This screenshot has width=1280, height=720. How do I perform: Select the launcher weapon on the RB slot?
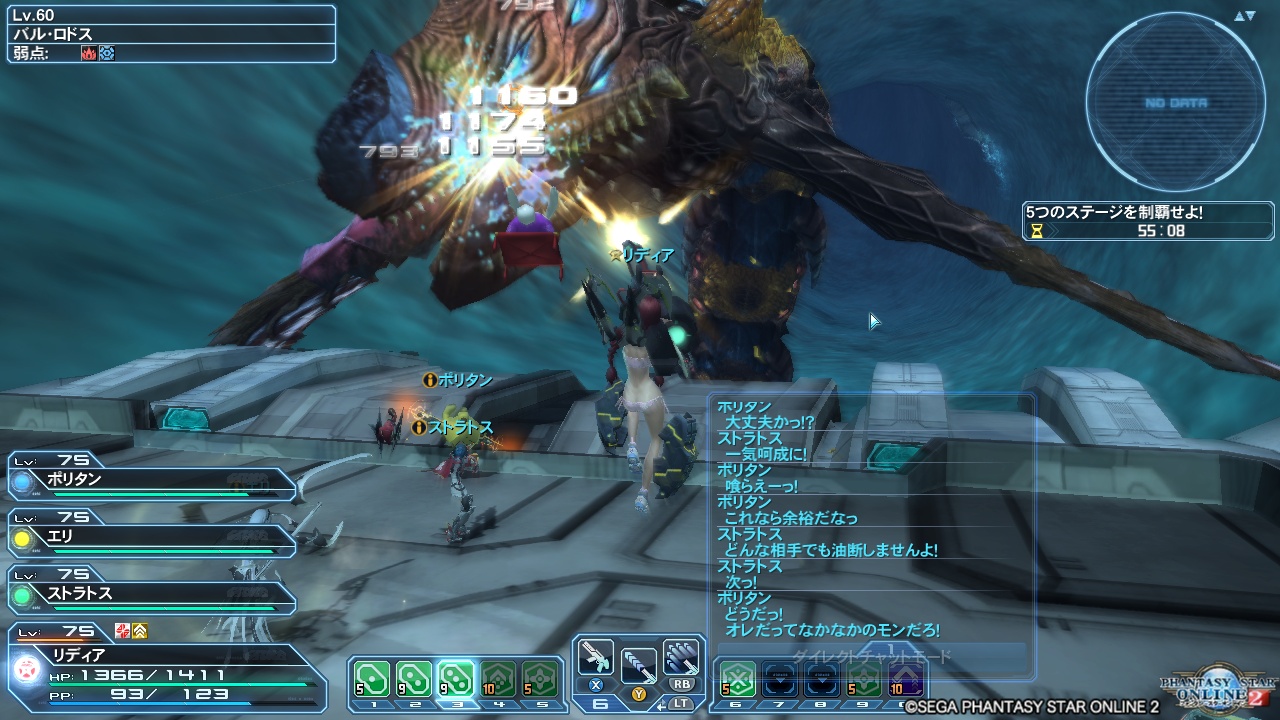tap(682, 656)
